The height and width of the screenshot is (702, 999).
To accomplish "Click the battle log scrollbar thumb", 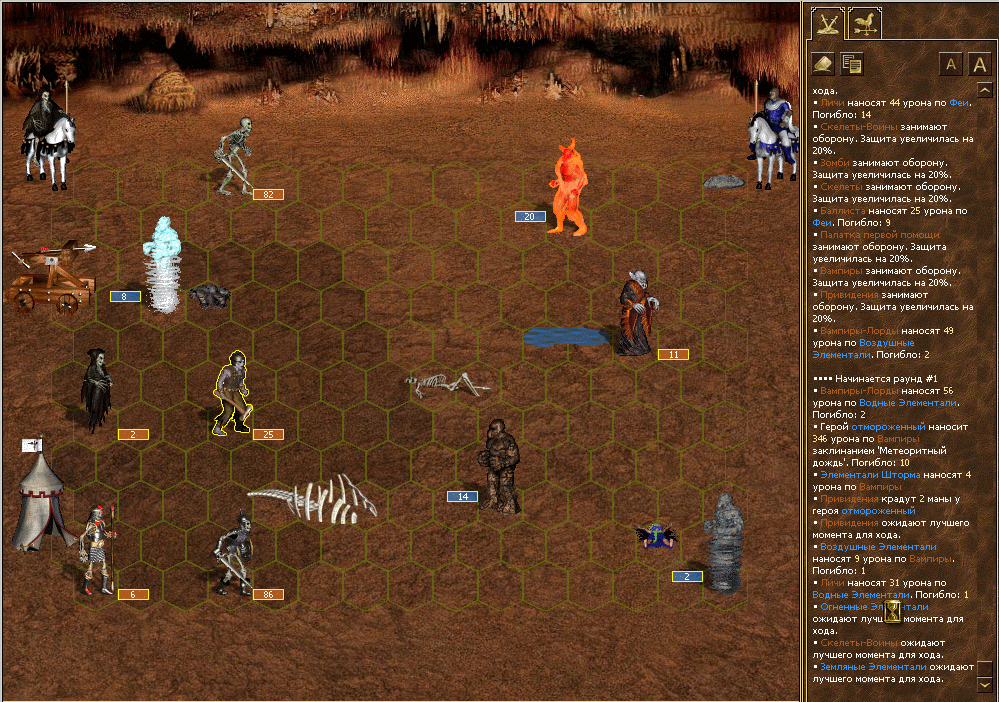I will click(x=985, y=667).
